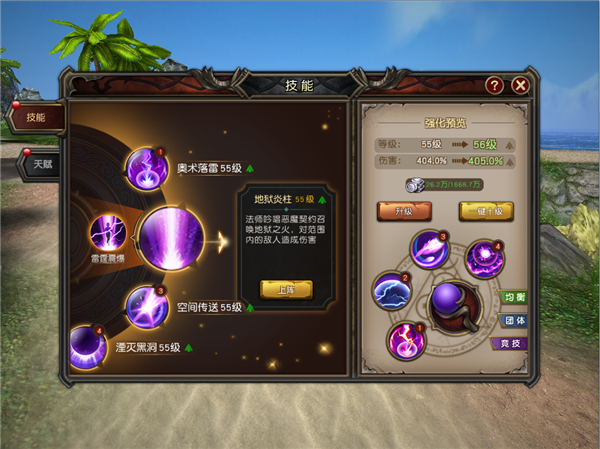Select equipped skill slot 4 with purple vortex
600x449 pixels.
pos(485,258)
